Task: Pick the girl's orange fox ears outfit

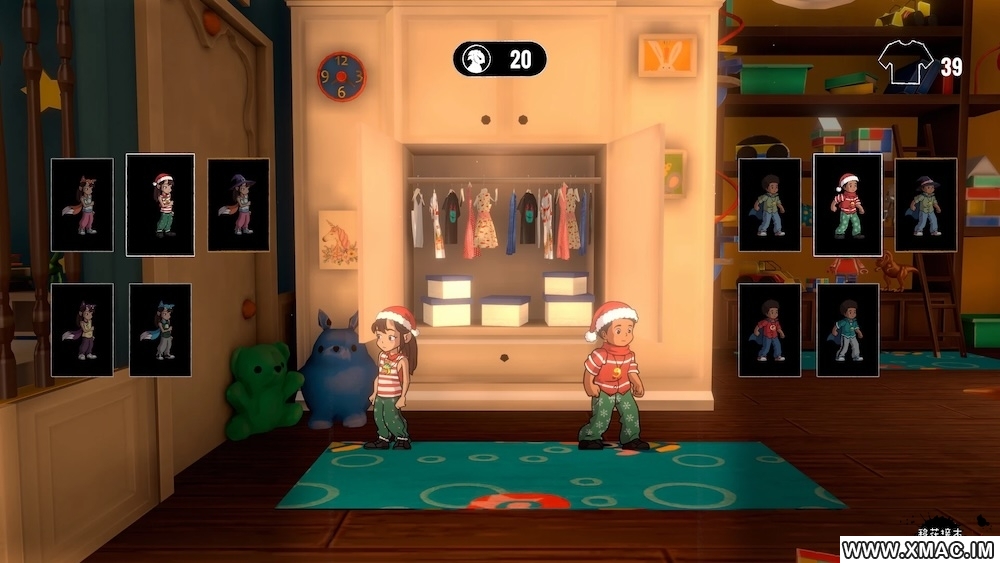Action: [x=82, y=204]
